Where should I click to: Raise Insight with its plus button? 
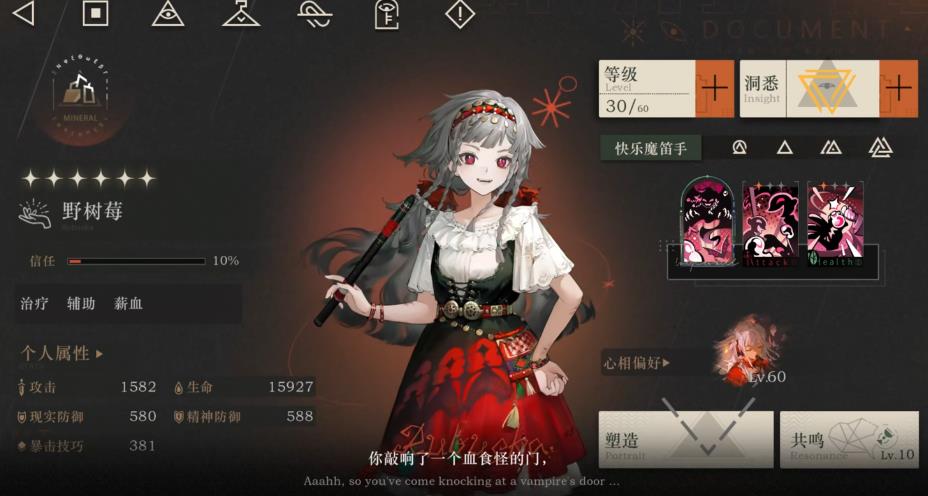pyautogui.click(x=898, y=89)
